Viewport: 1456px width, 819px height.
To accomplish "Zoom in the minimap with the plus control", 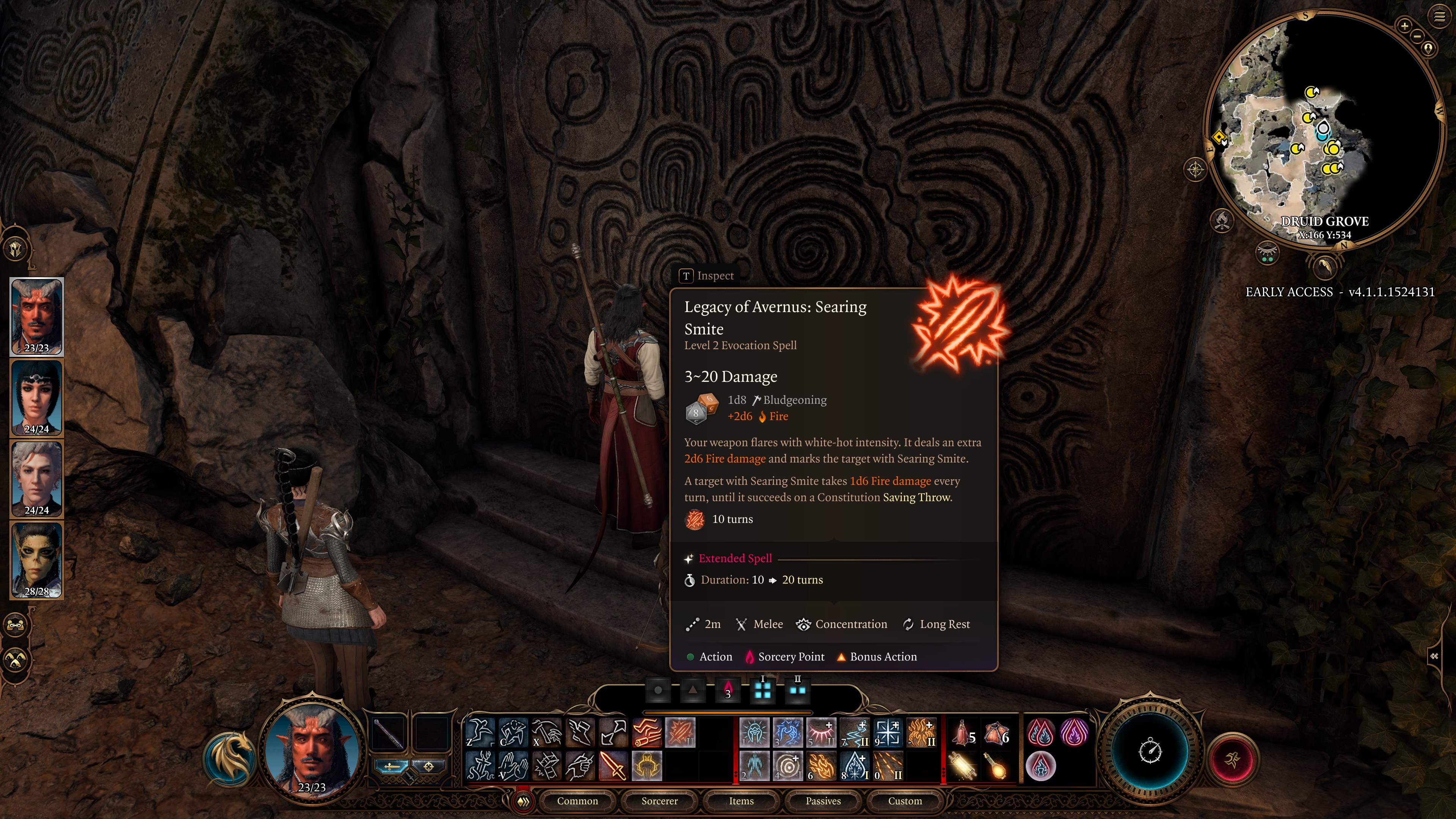I will (1406, 26).
